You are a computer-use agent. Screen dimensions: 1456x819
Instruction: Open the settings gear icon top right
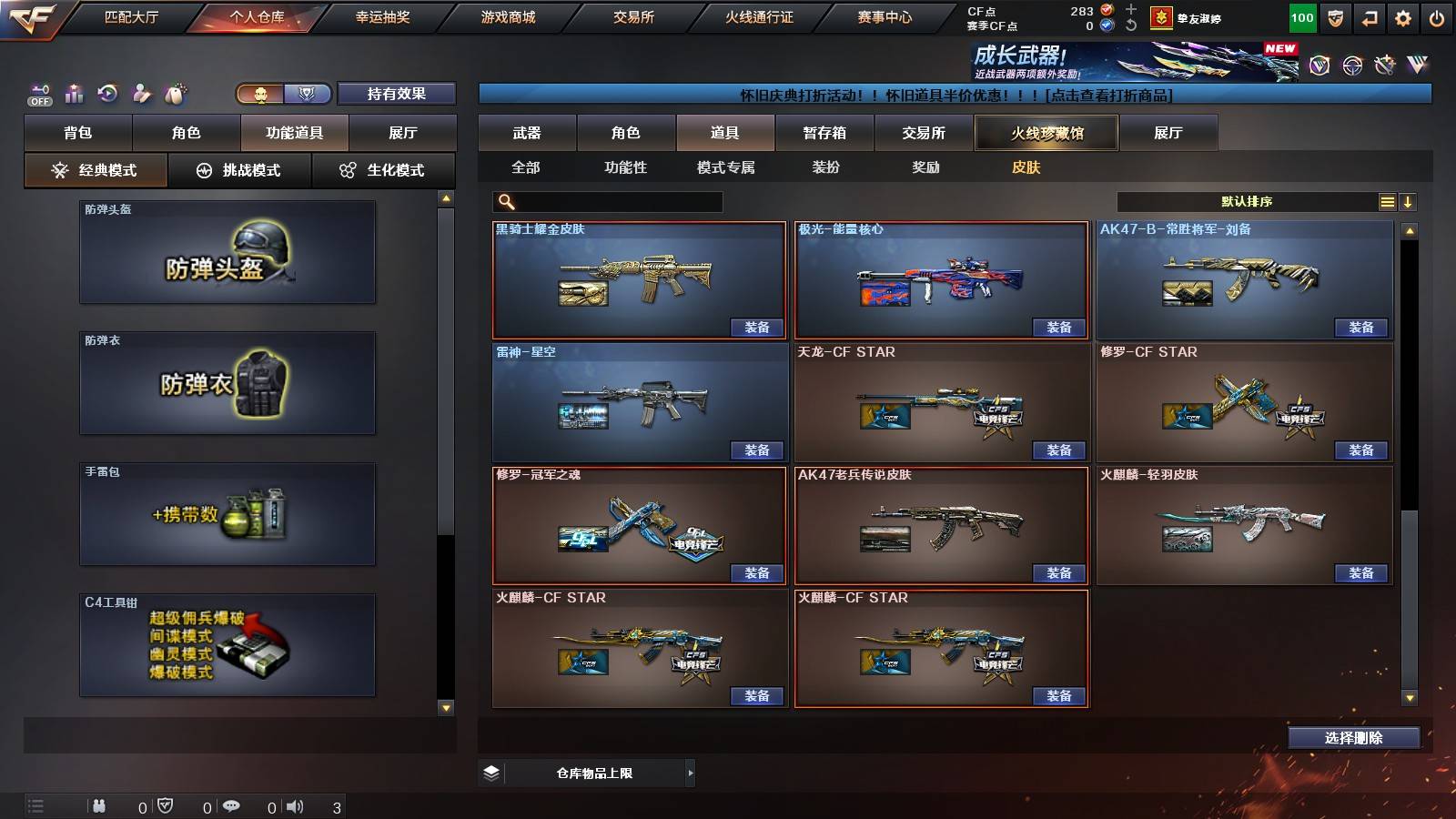tap(1401, 17)
